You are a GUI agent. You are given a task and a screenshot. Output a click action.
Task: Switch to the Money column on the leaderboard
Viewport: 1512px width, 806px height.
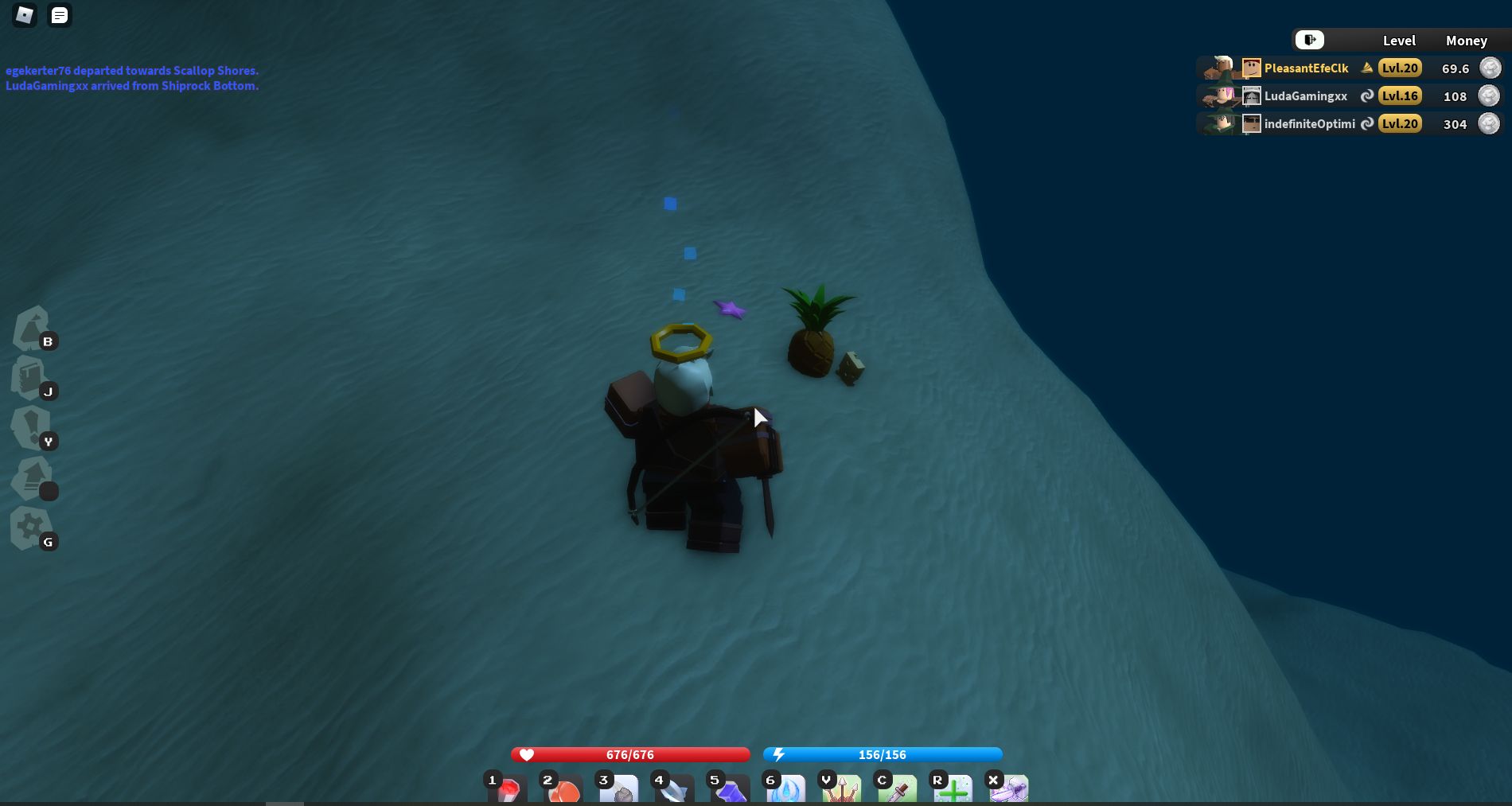click(1467, 41)
